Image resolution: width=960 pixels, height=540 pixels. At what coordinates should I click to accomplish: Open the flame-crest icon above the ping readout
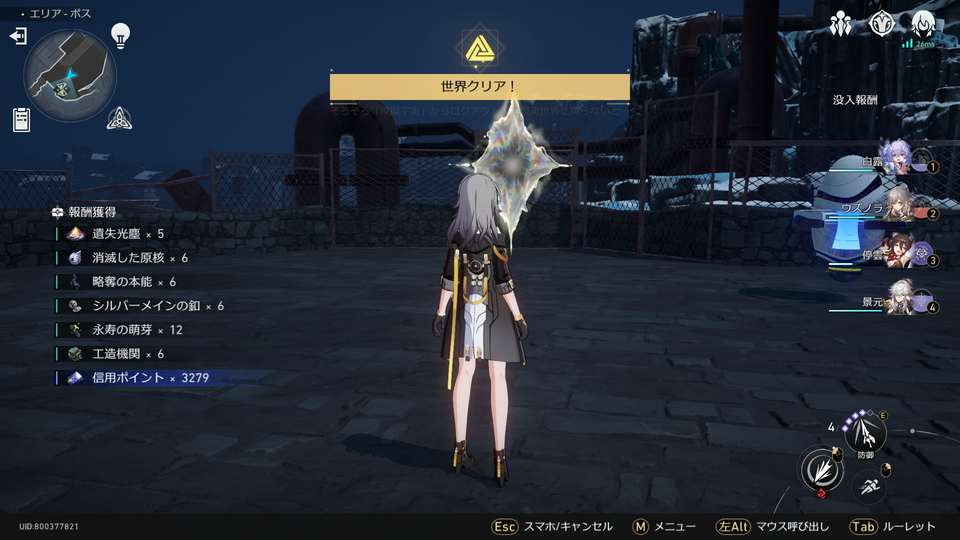(x=921, y=23)
